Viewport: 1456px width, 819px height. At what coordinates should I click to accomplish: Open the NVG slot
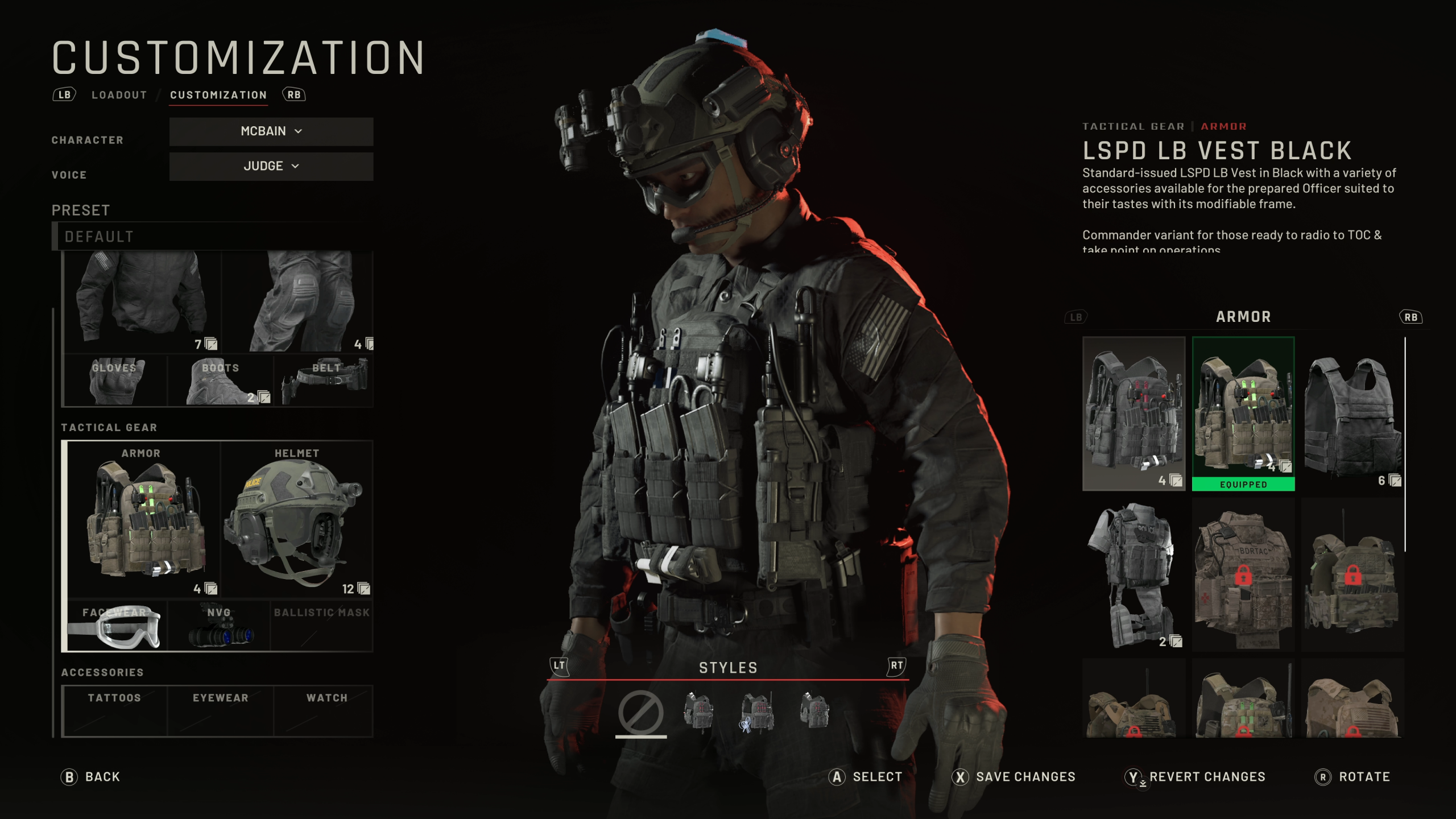click(219, 626)
